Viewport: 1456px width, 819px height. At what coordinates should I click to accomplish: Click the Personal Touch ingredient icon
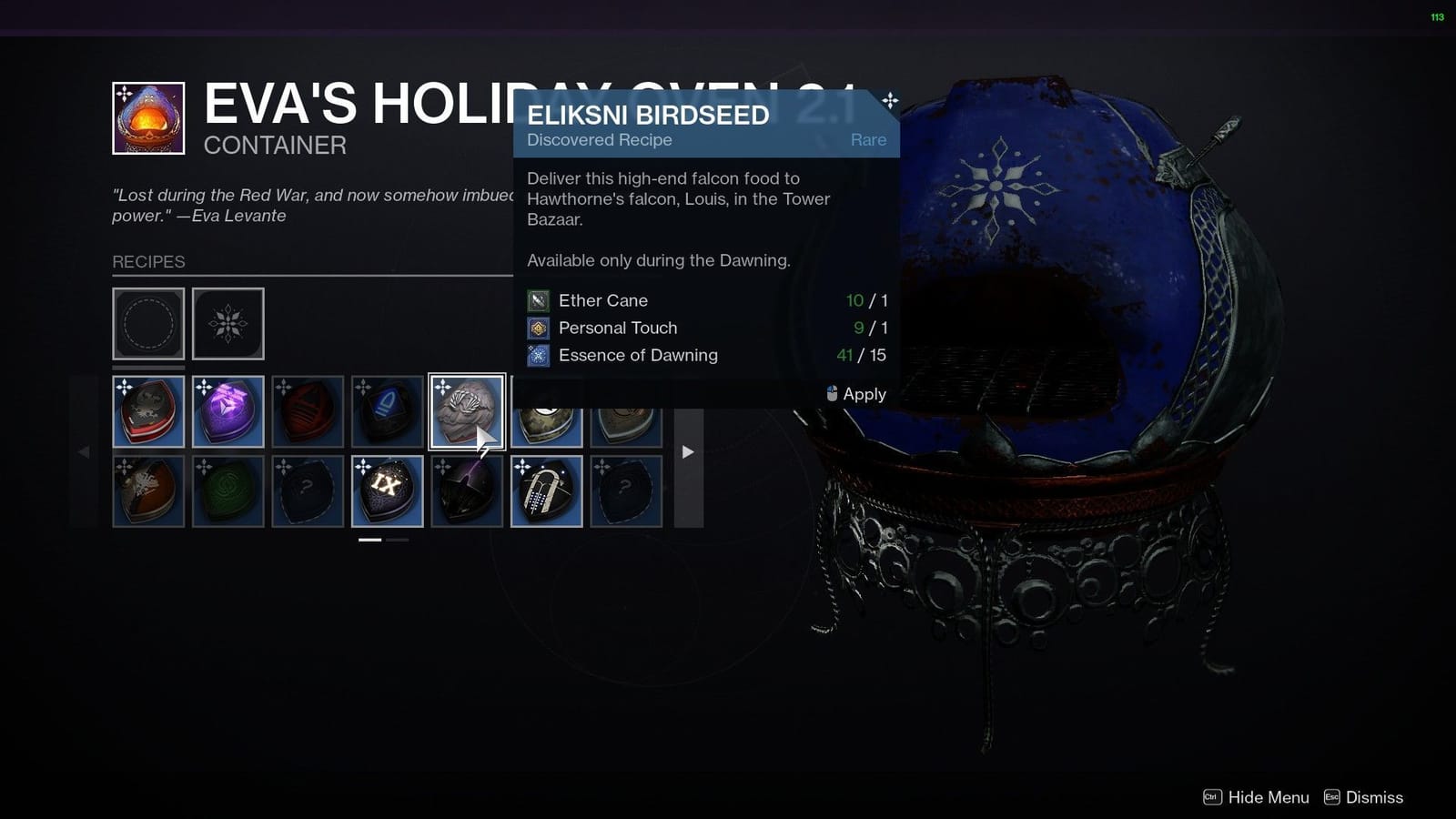tap(538, 328)
